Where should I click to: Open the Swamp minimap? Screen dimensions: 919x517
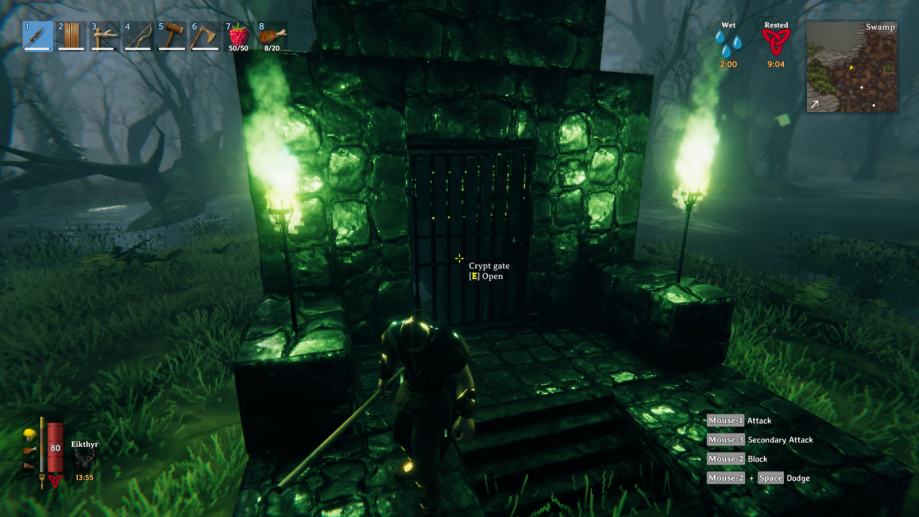(x=852, y=66)
